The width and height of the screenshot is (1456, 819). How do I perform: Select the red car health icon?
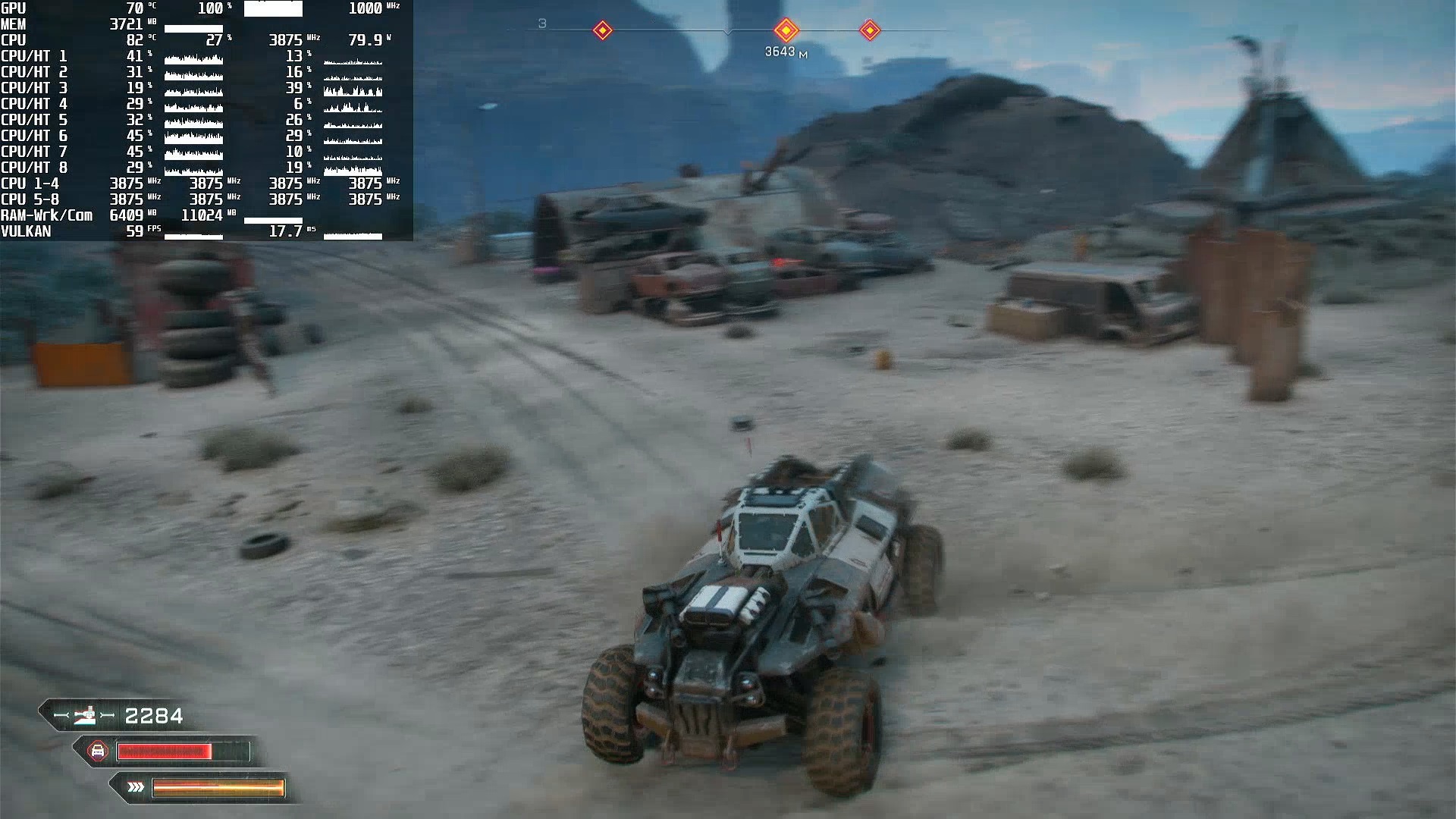click(x=98, y=752)
